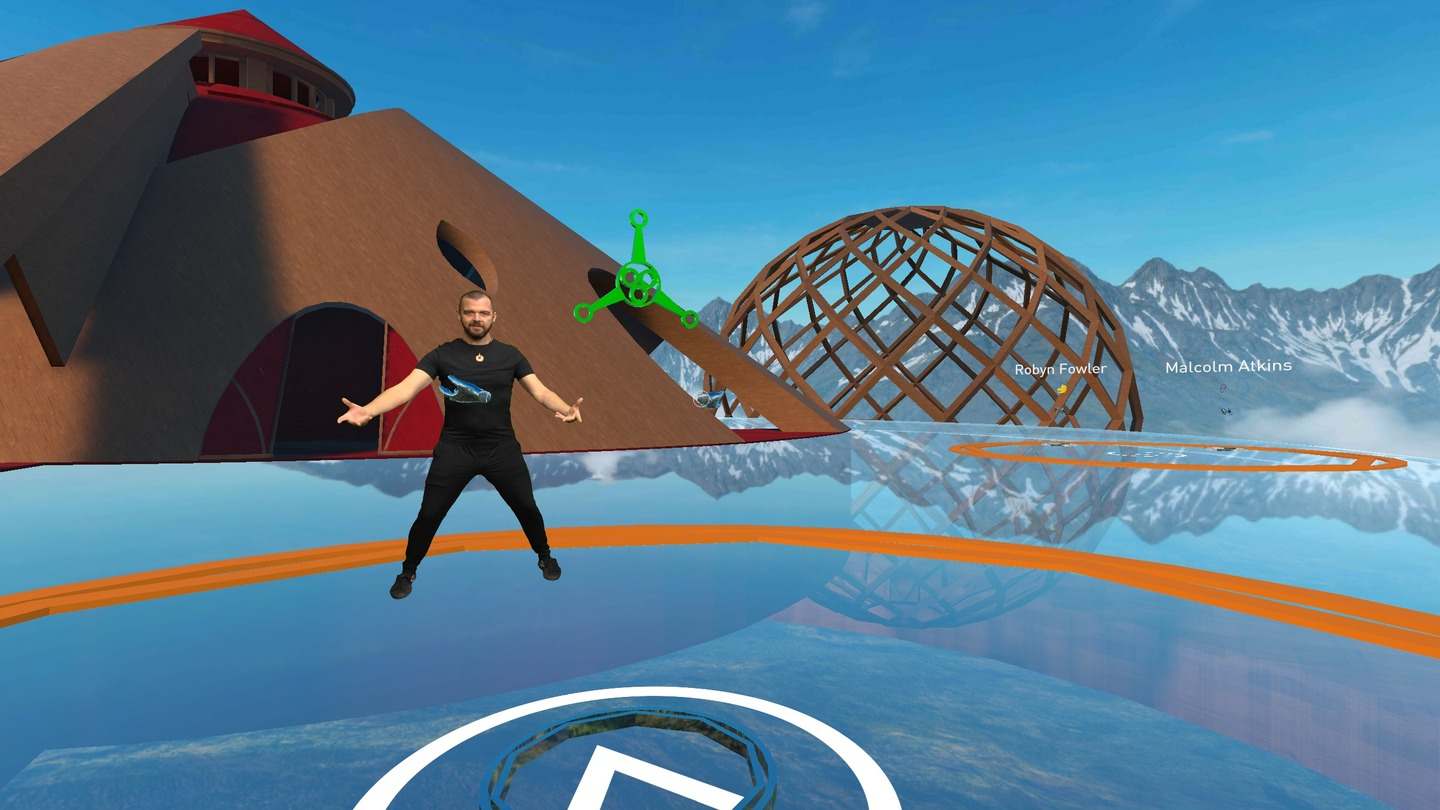
Task: Select the name label Malcolm Atkins
Action: [x=1227, y=367]
